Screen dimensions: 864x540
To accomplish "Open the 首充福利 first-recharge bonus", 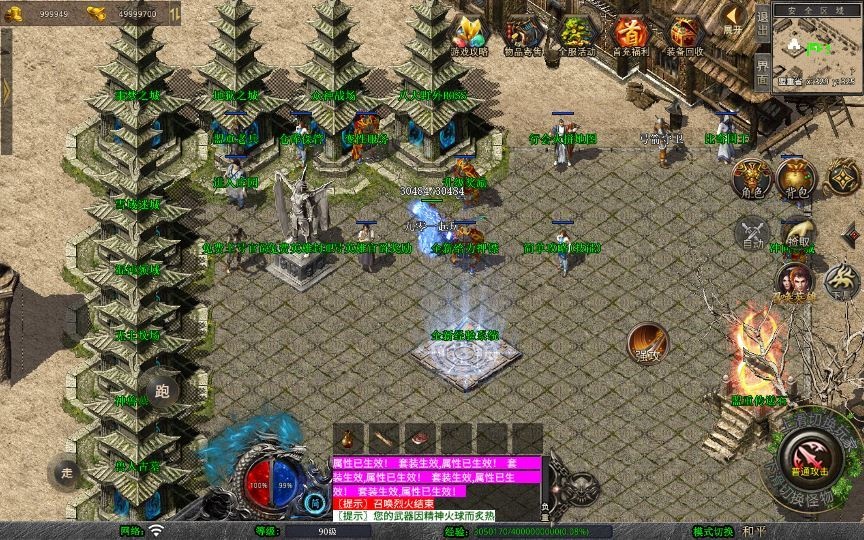I will coord(630,35).
